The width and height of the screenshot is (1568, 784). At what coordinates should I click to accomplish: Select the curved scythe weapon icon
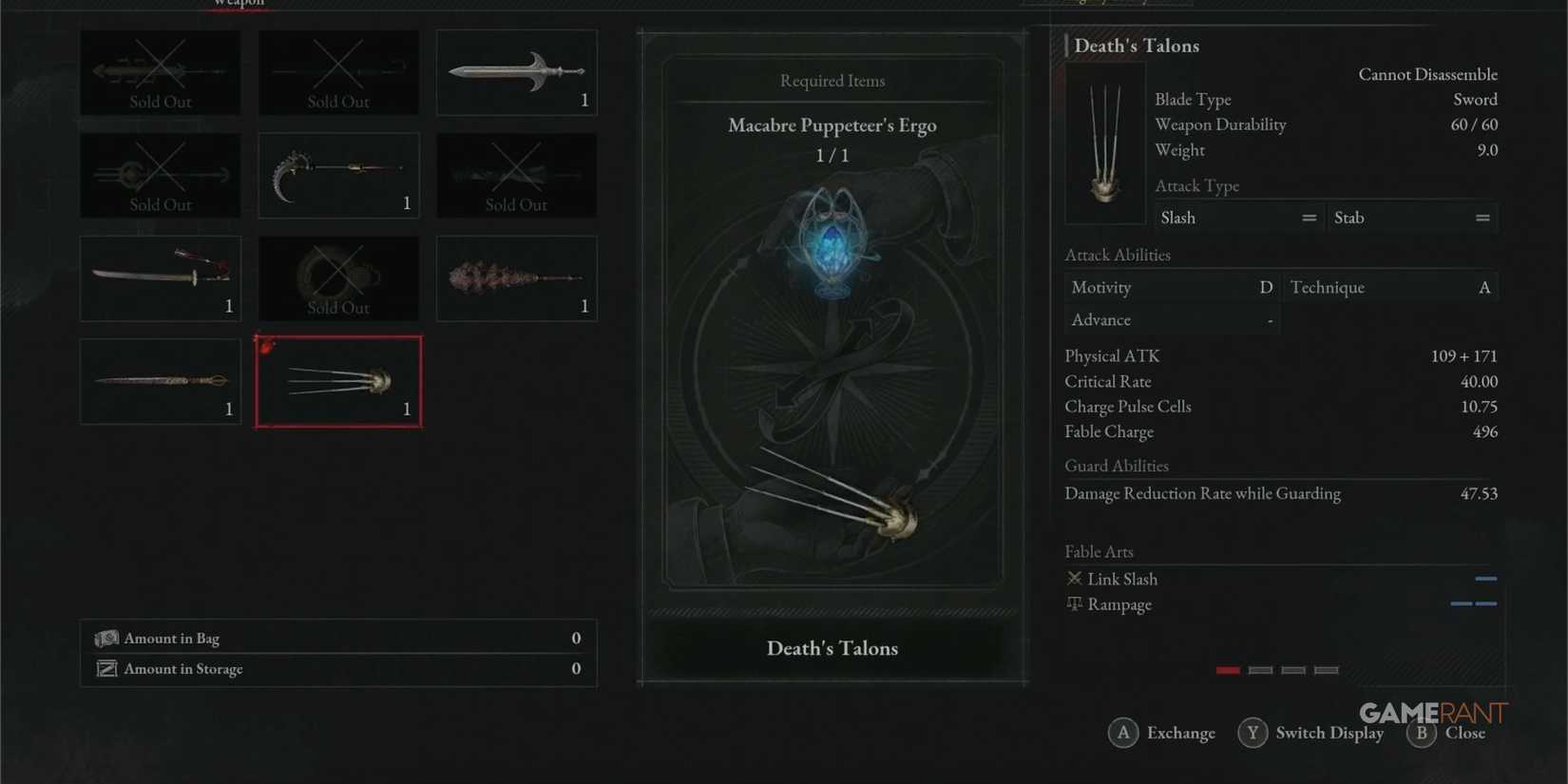click(337, 174)
